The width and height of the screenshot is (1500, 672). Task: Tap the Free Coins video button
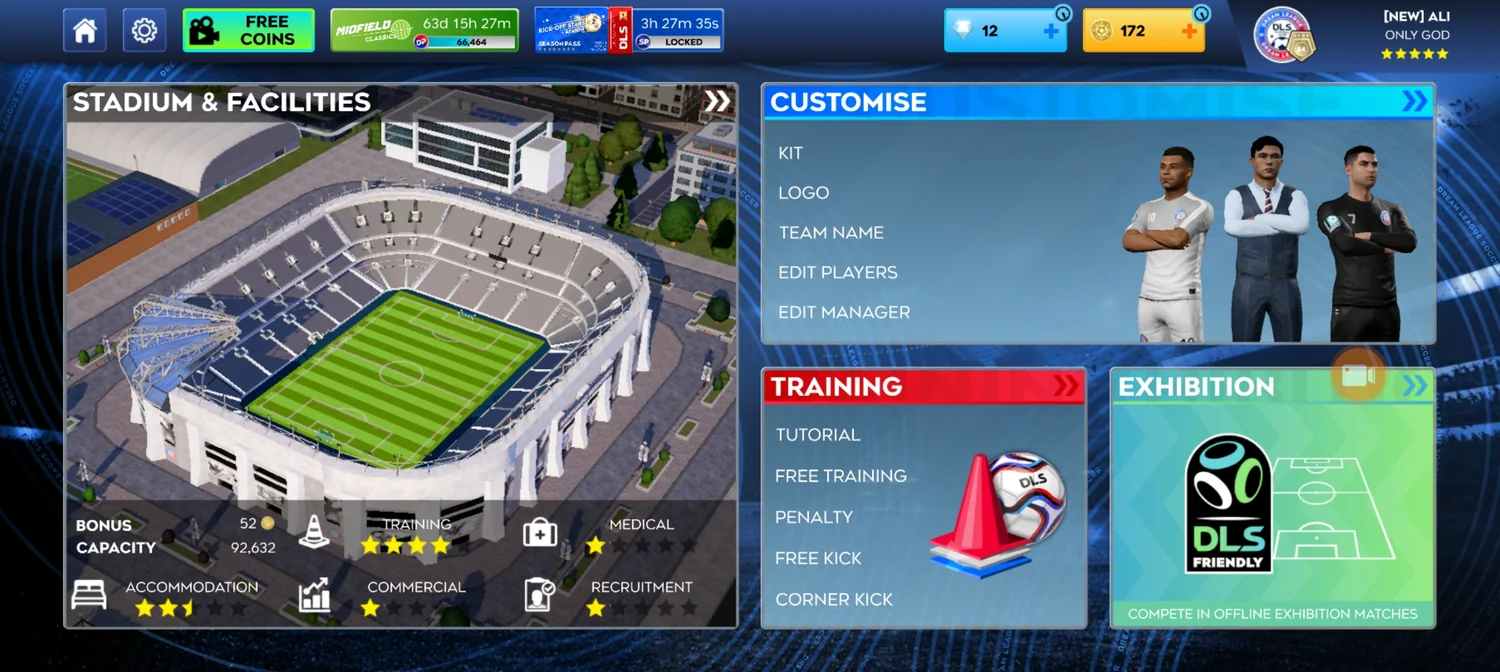point(248,30)
